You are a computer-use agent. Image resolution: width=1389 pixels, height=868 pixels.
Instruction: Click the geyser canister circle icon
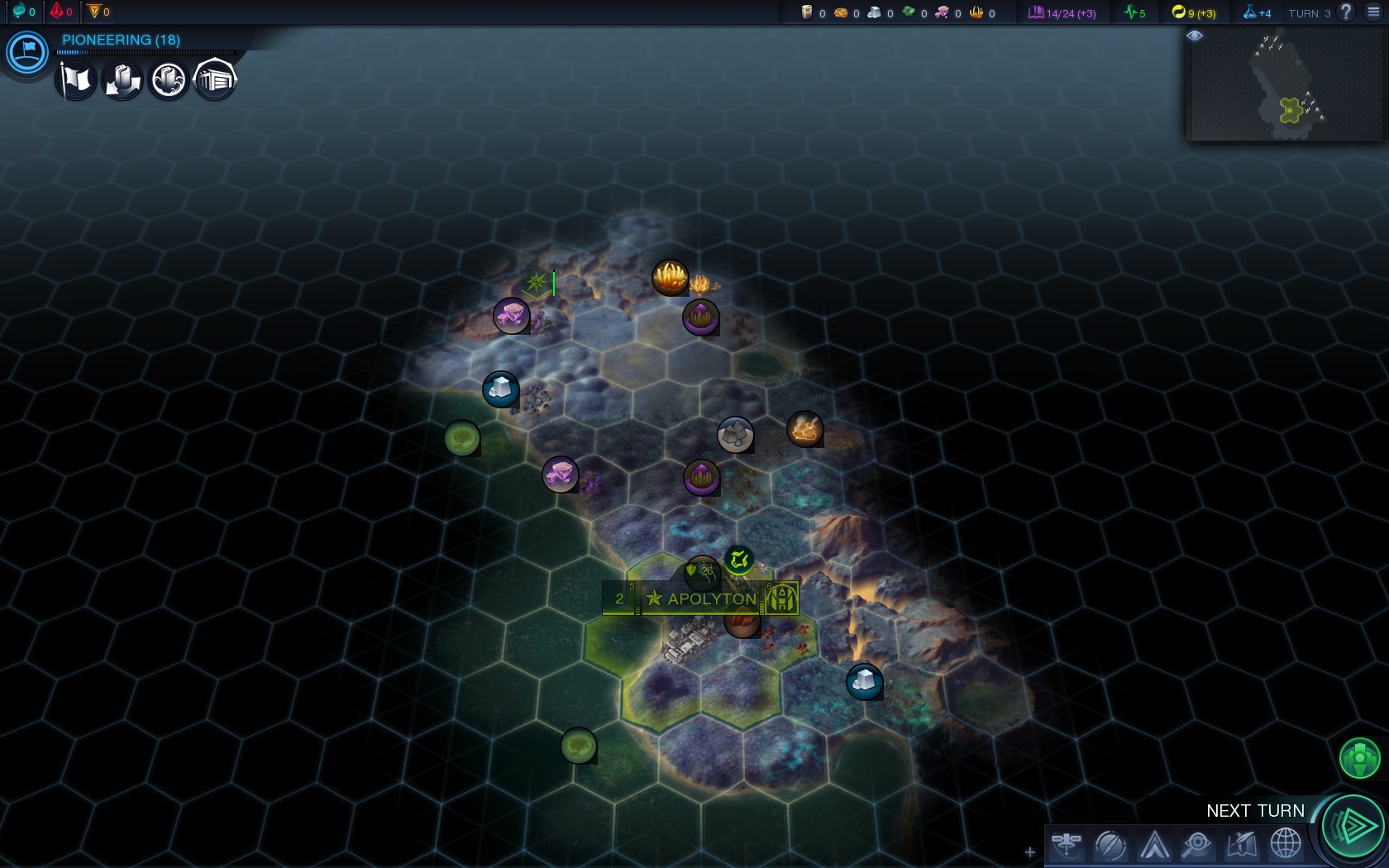pyautogui.click(x=169, y=80)
